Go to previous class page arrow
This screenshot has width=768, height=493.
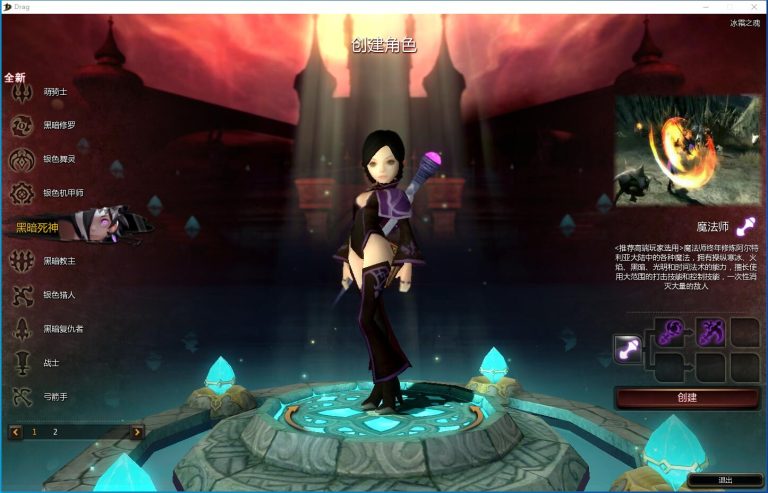coord(15,432)
